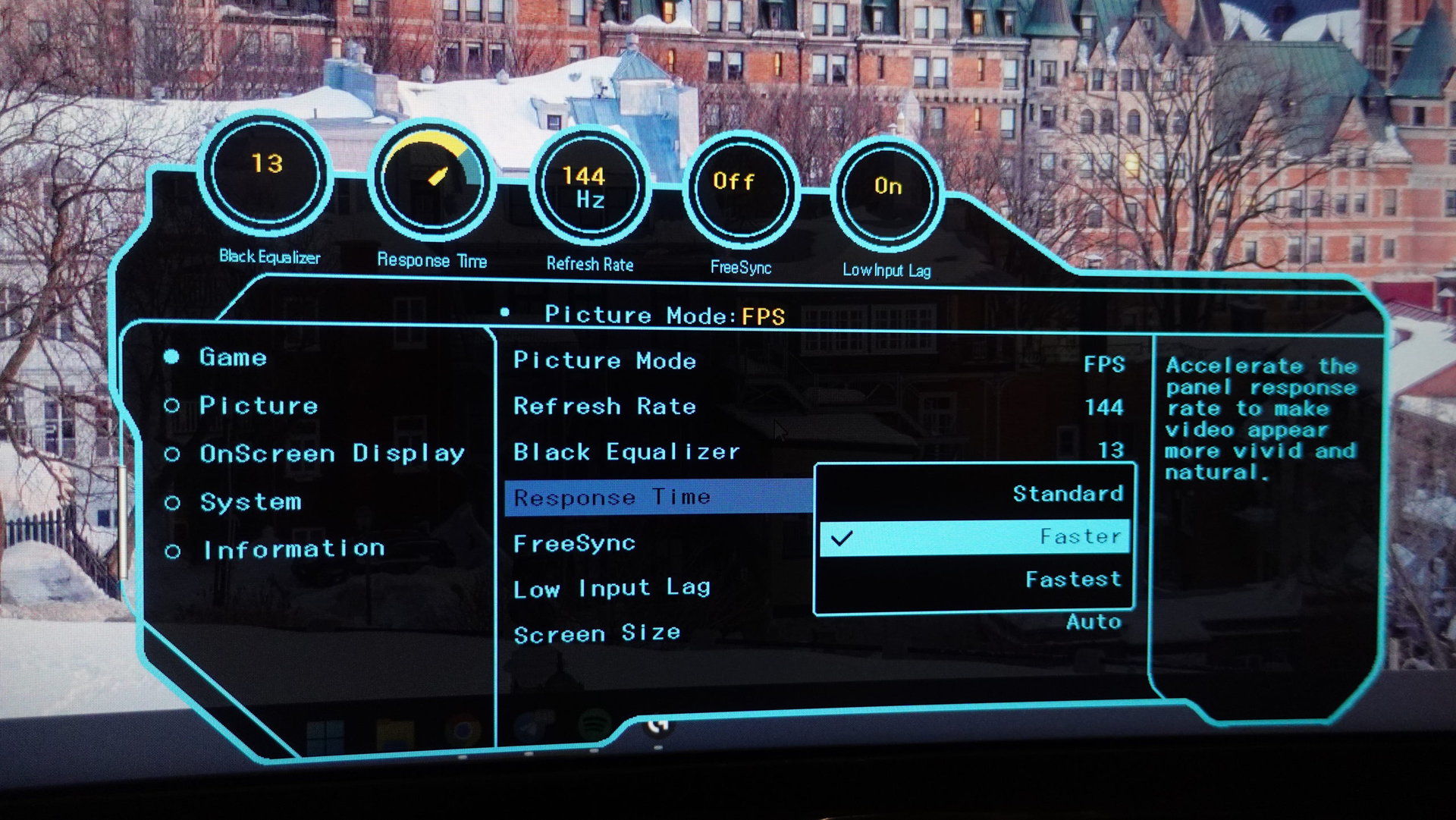This screenshot has width=1456, height=820.
Task: Choose Fastest from the Response Time options
Action: 1072,580
